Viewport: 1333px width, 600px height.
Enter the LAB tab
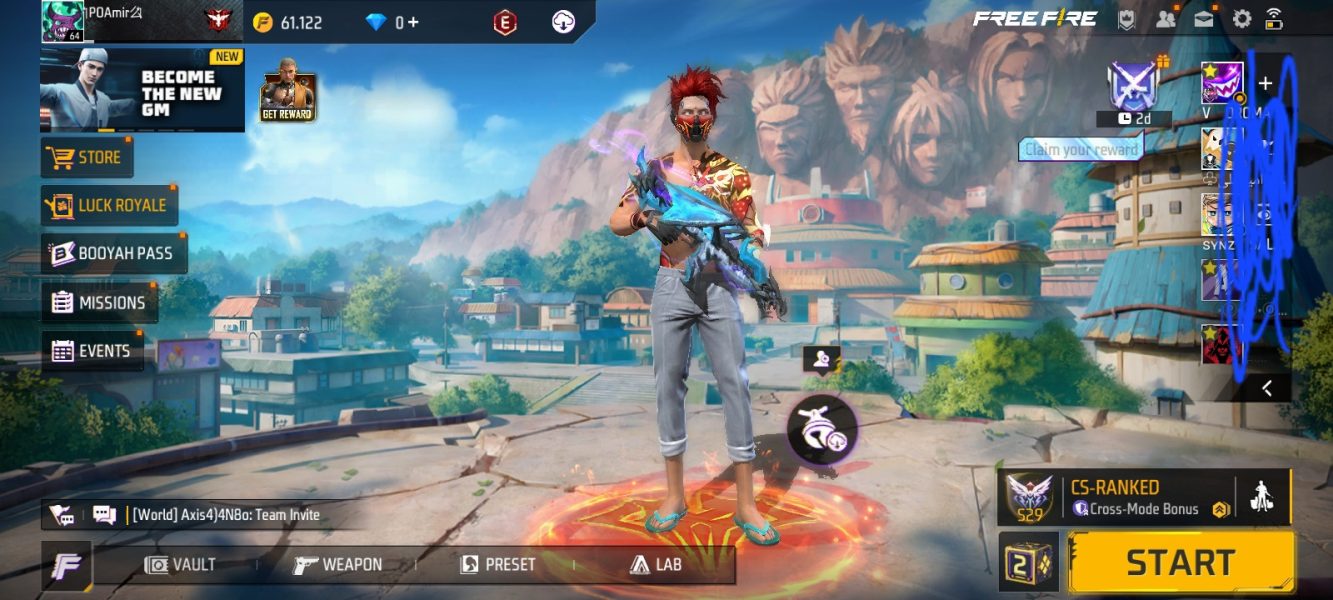point(656,565)
